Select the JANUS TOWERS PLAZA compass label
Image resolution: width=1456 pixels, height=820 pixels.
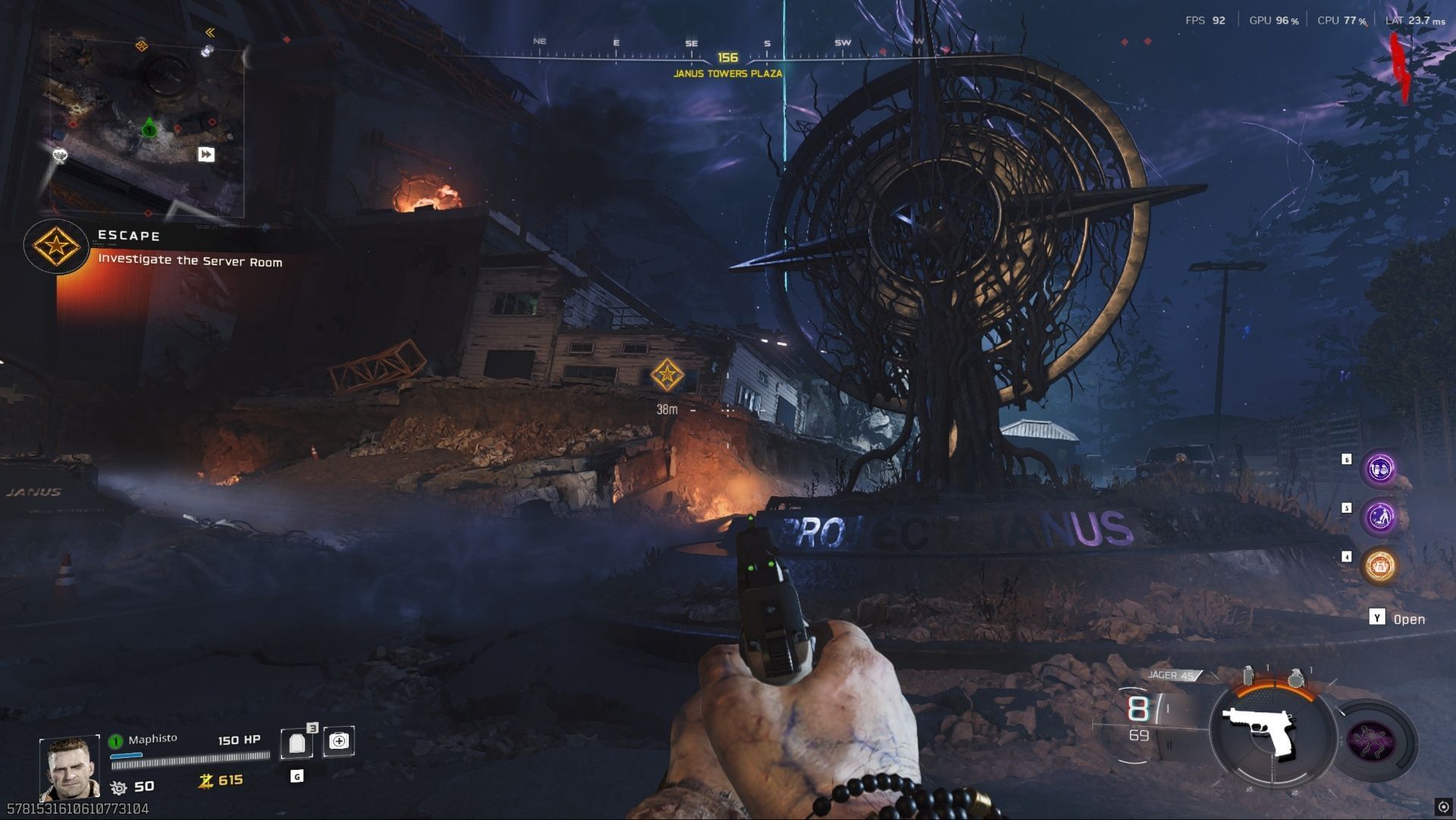(728, 75)
